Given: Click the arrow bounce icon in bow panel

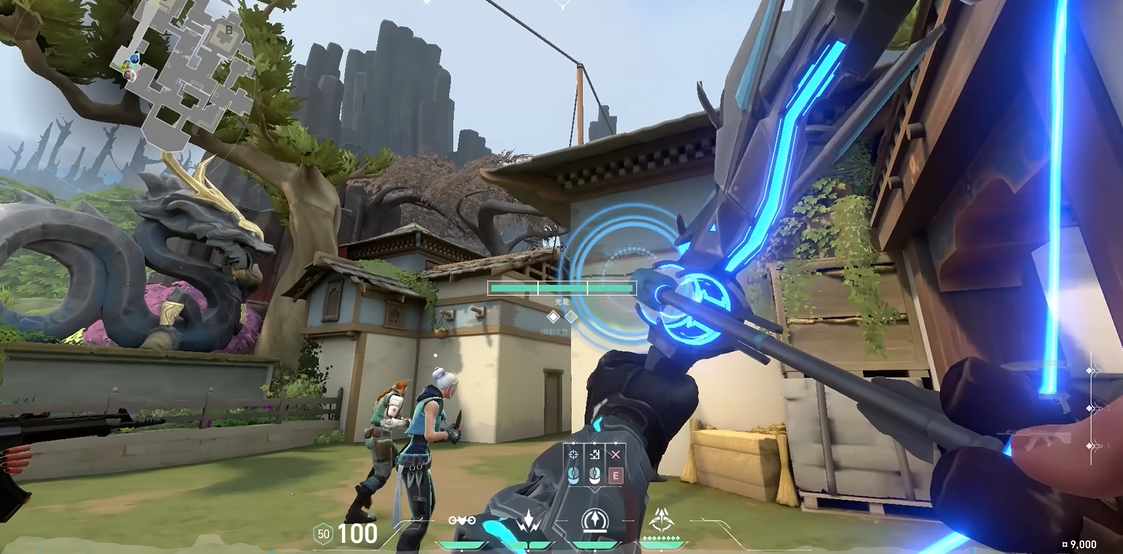Looking at the screenshot, I should pyautogui.click(x=594, y=455).
